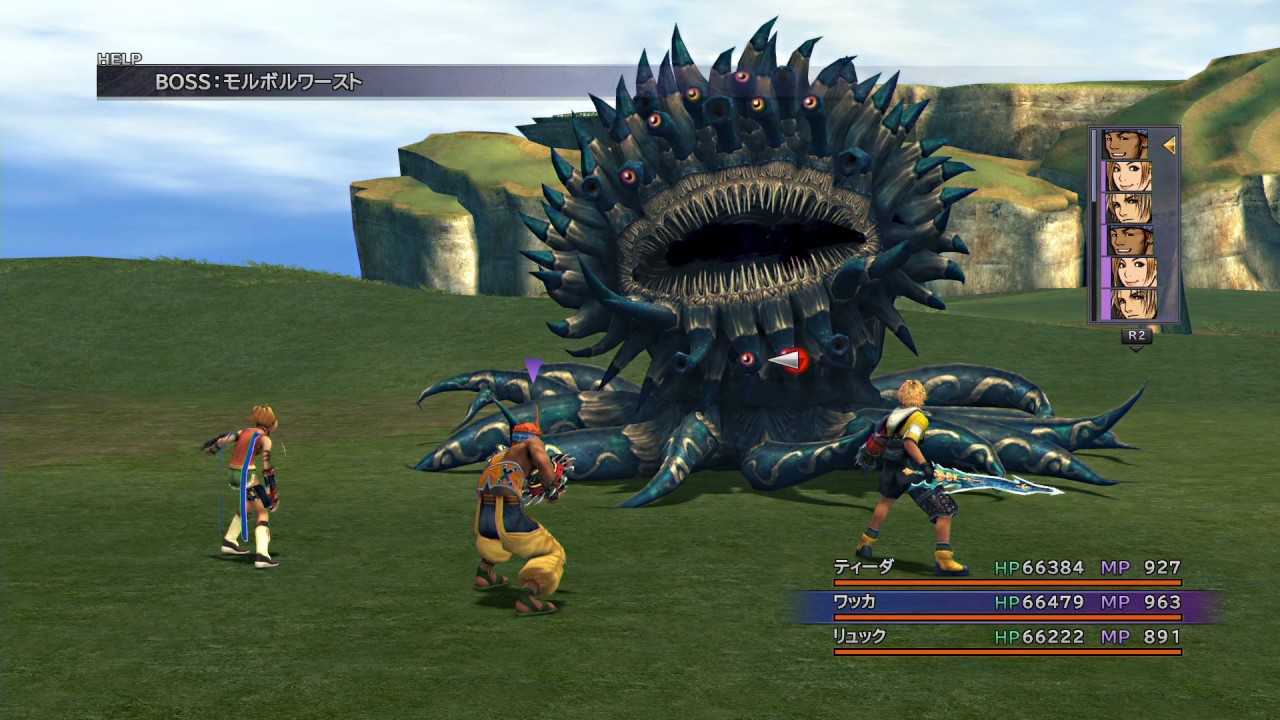Choose Rikku's row in the party status list
Viewport: 1280px width, 720px height.
point(1006,637)
